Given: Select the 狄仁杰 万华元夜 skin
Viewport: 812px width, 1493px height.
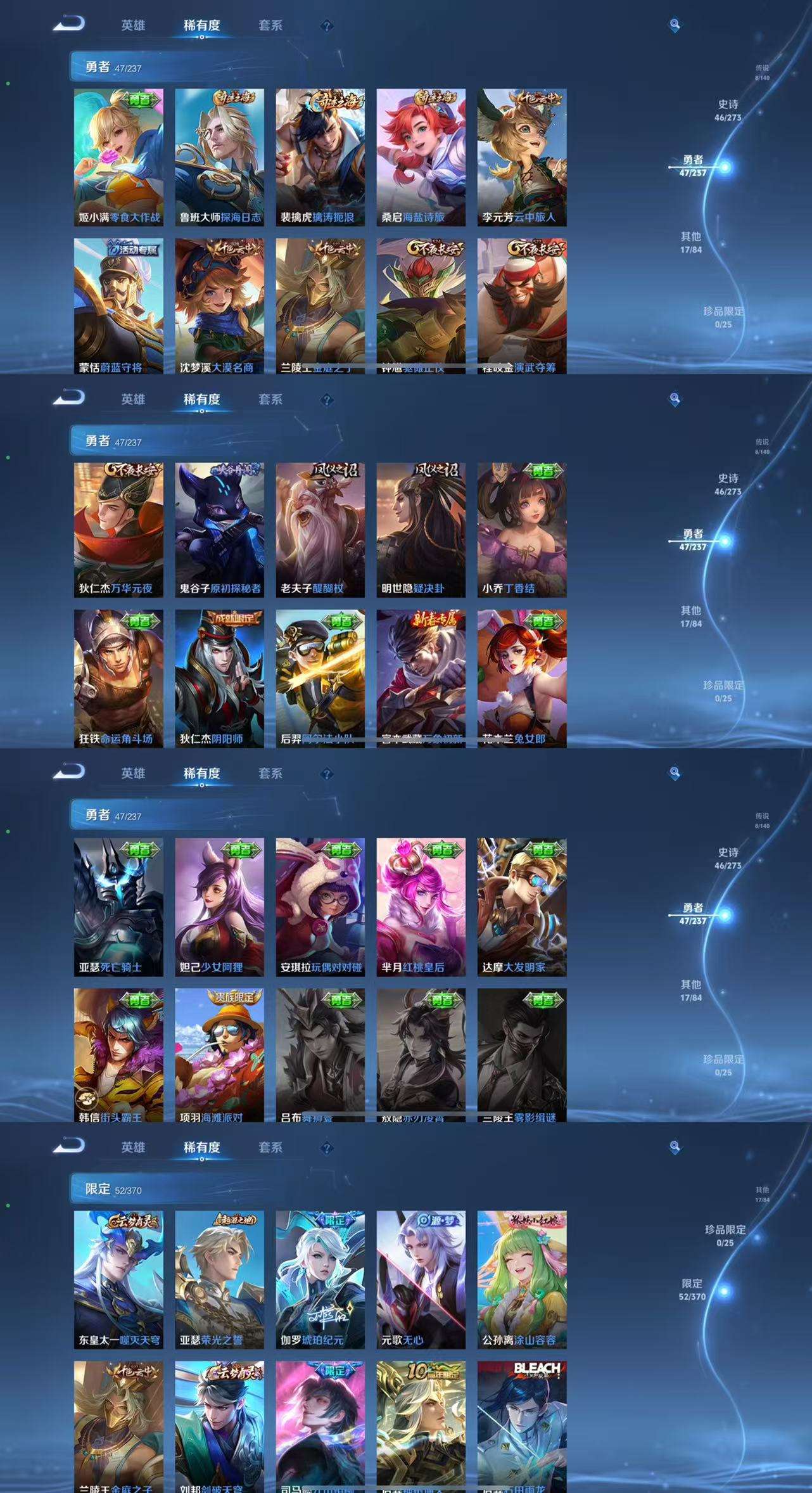Looking at the screenshot, I should [118, 530].
